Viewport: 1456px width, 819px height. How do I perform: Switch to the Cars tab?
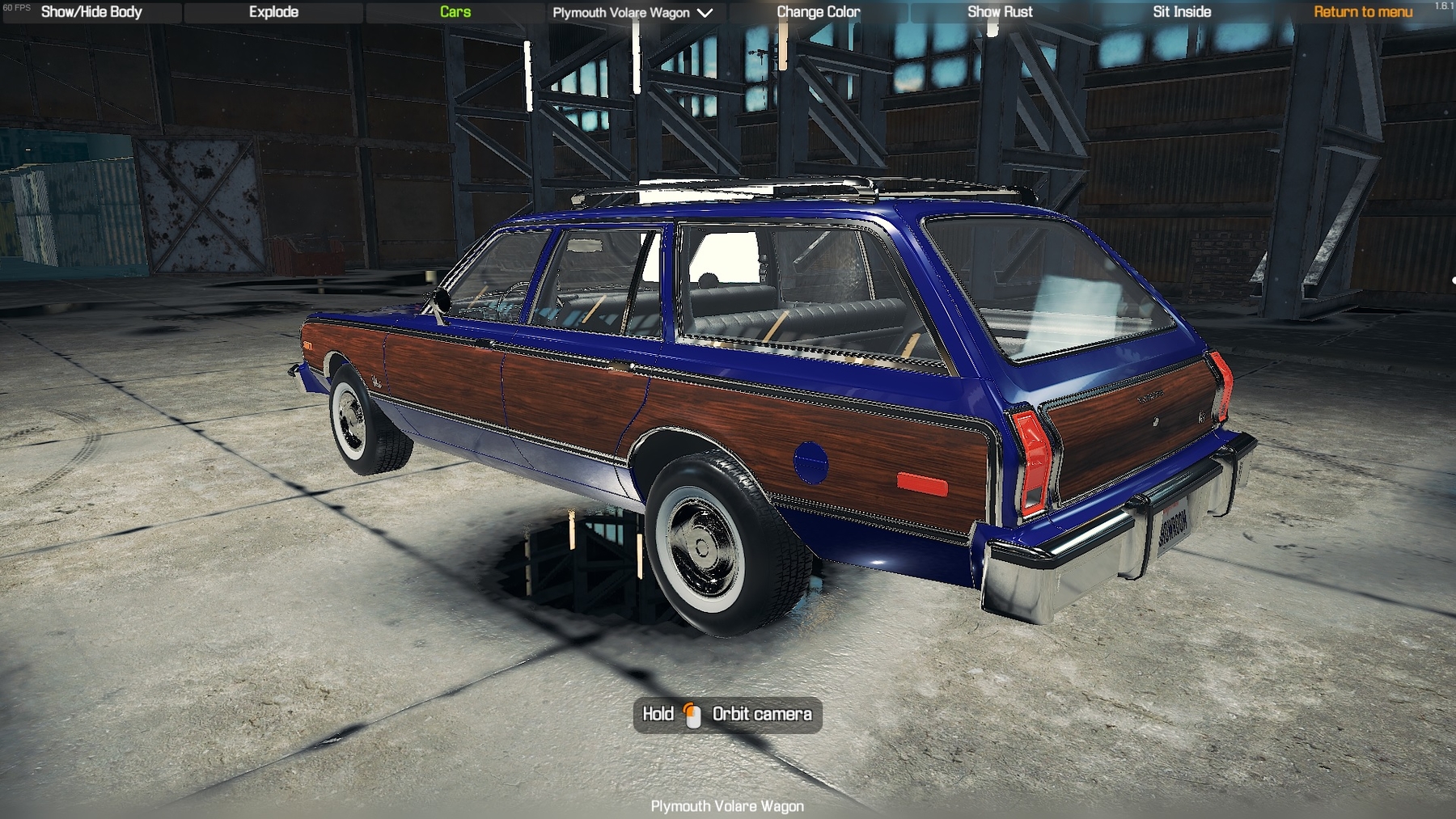[x=455, y=12]
